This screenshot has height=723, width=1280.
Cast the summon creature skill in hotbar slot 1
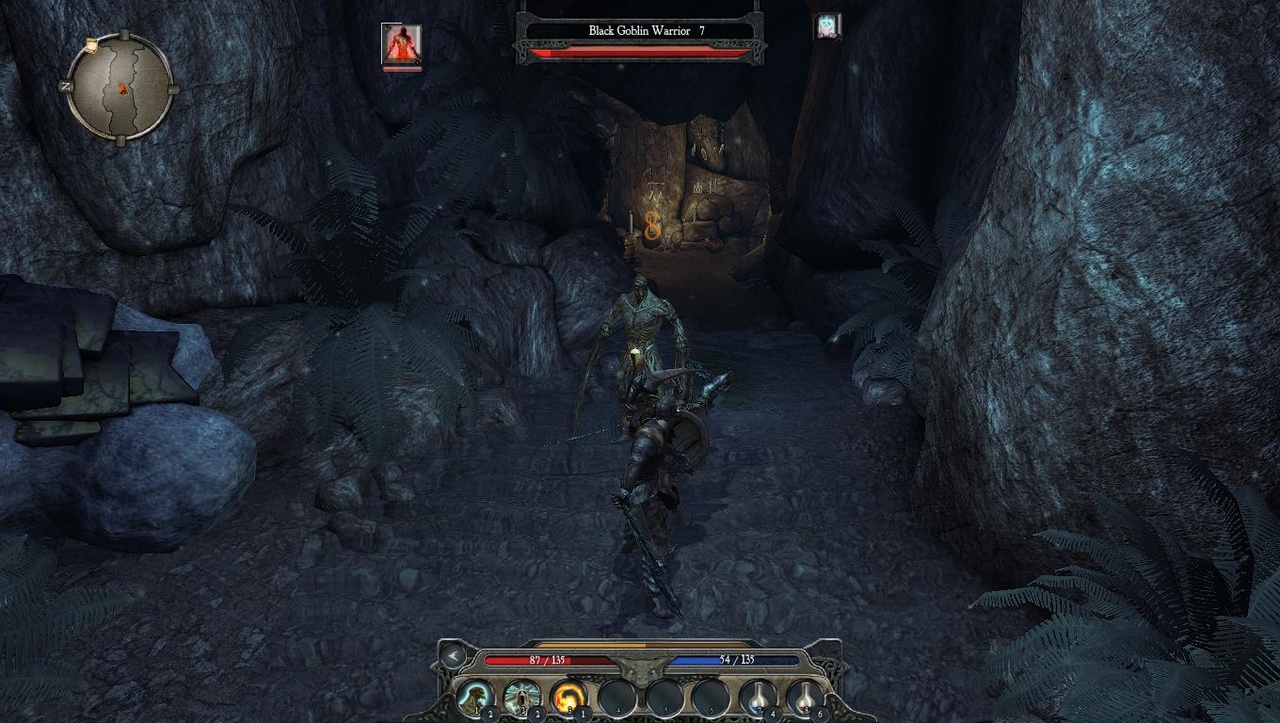pos(473,697)
